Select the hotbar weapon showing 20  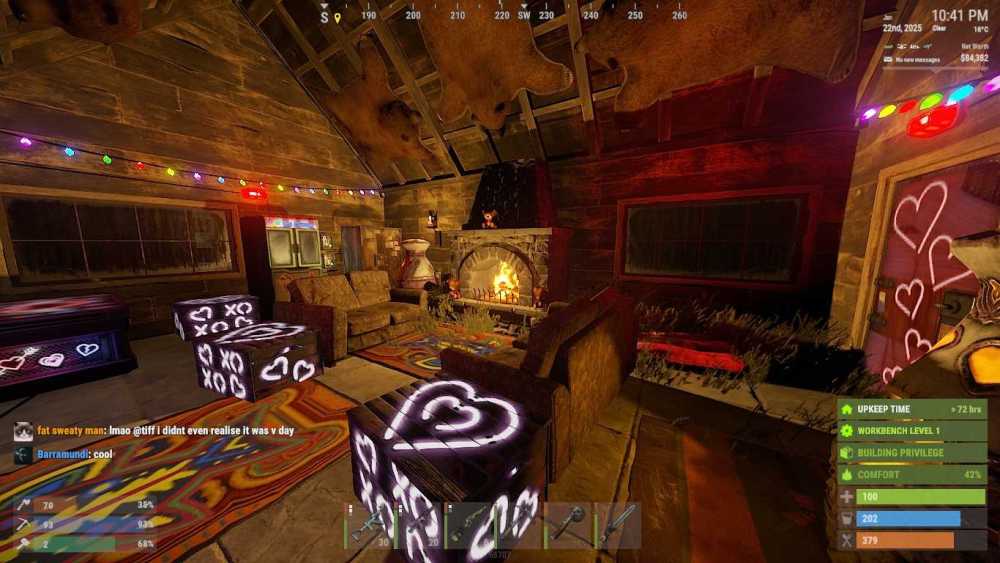(x=418, y=525)
